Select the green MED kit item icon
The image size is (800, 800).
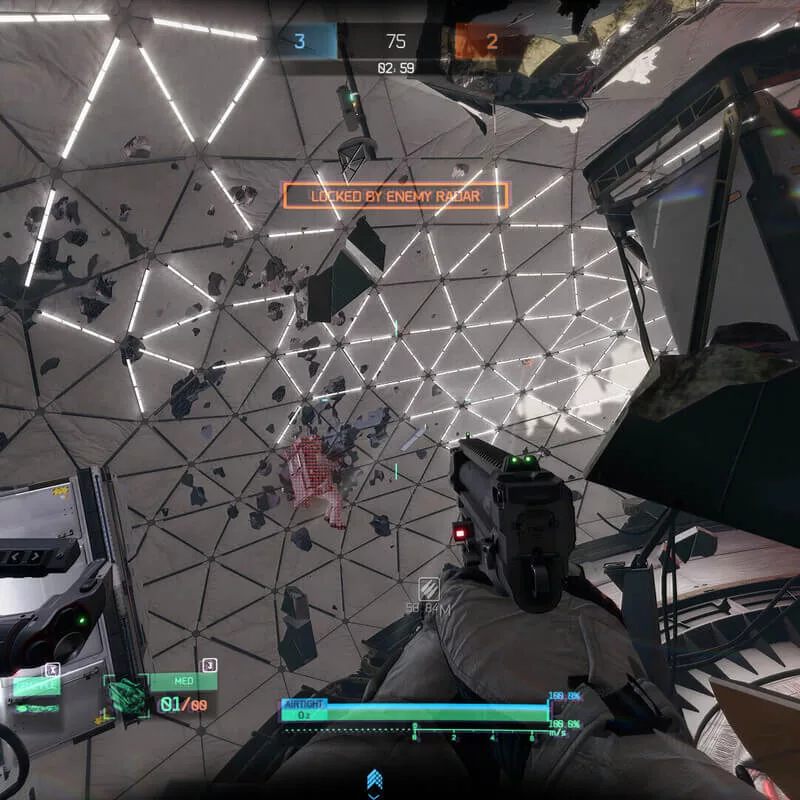pos(126,695)
